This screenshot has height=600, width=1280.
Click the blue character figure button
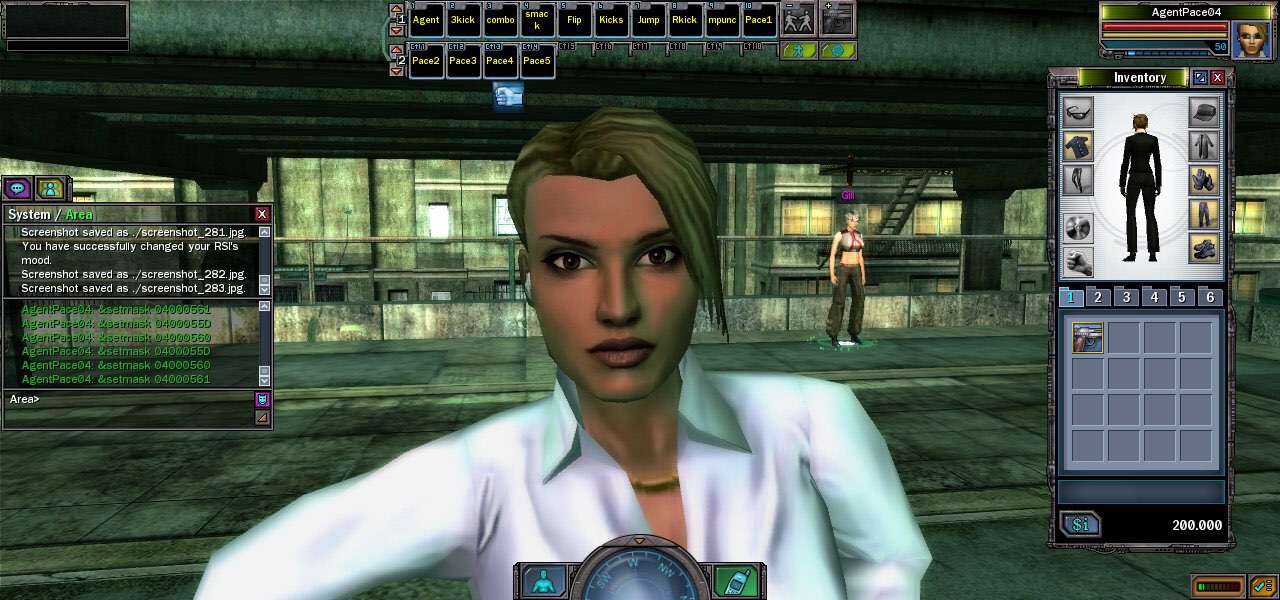544,581
